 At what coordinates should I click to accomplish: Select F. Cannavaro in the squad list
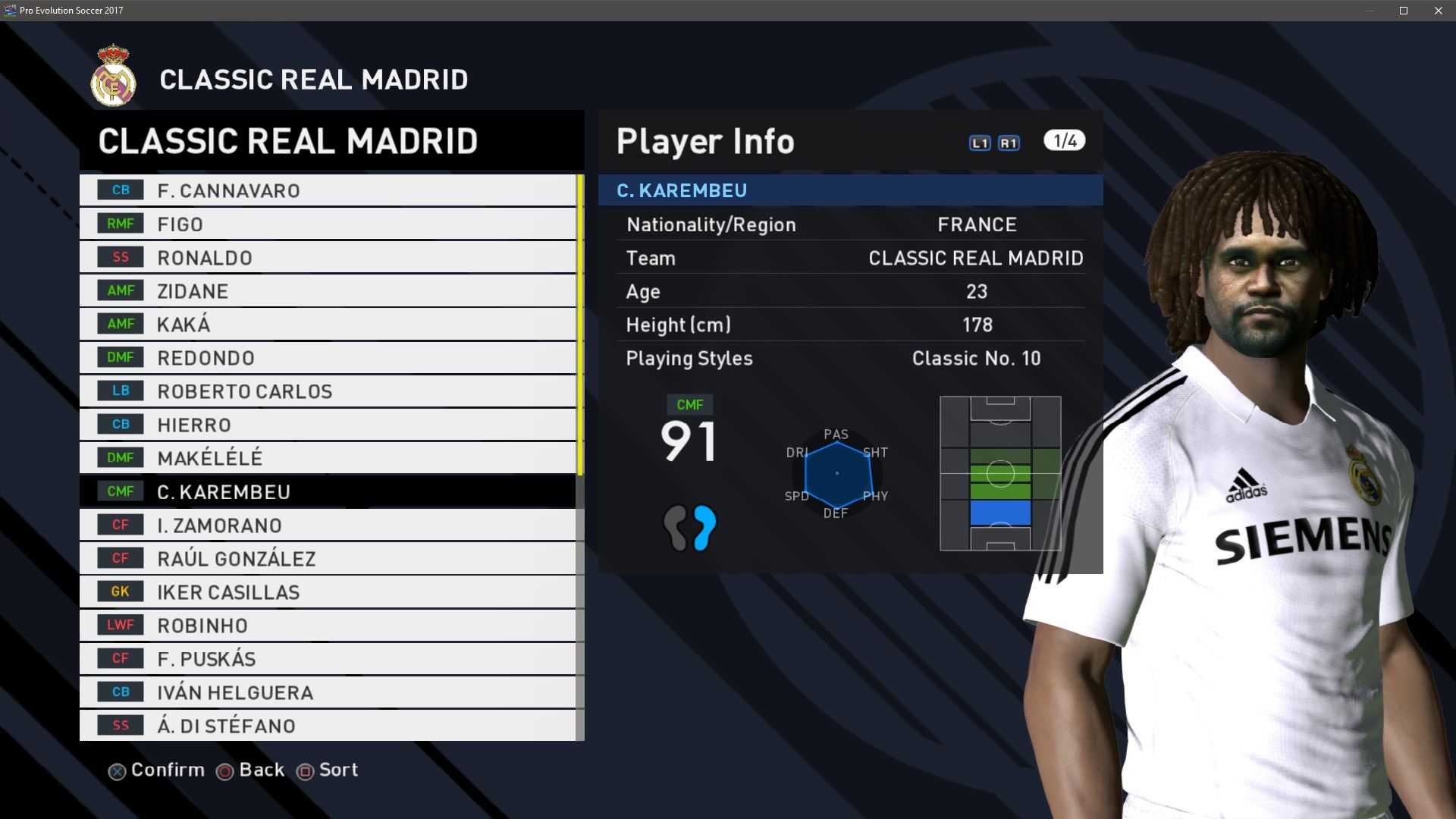click(x=327, y=190)
